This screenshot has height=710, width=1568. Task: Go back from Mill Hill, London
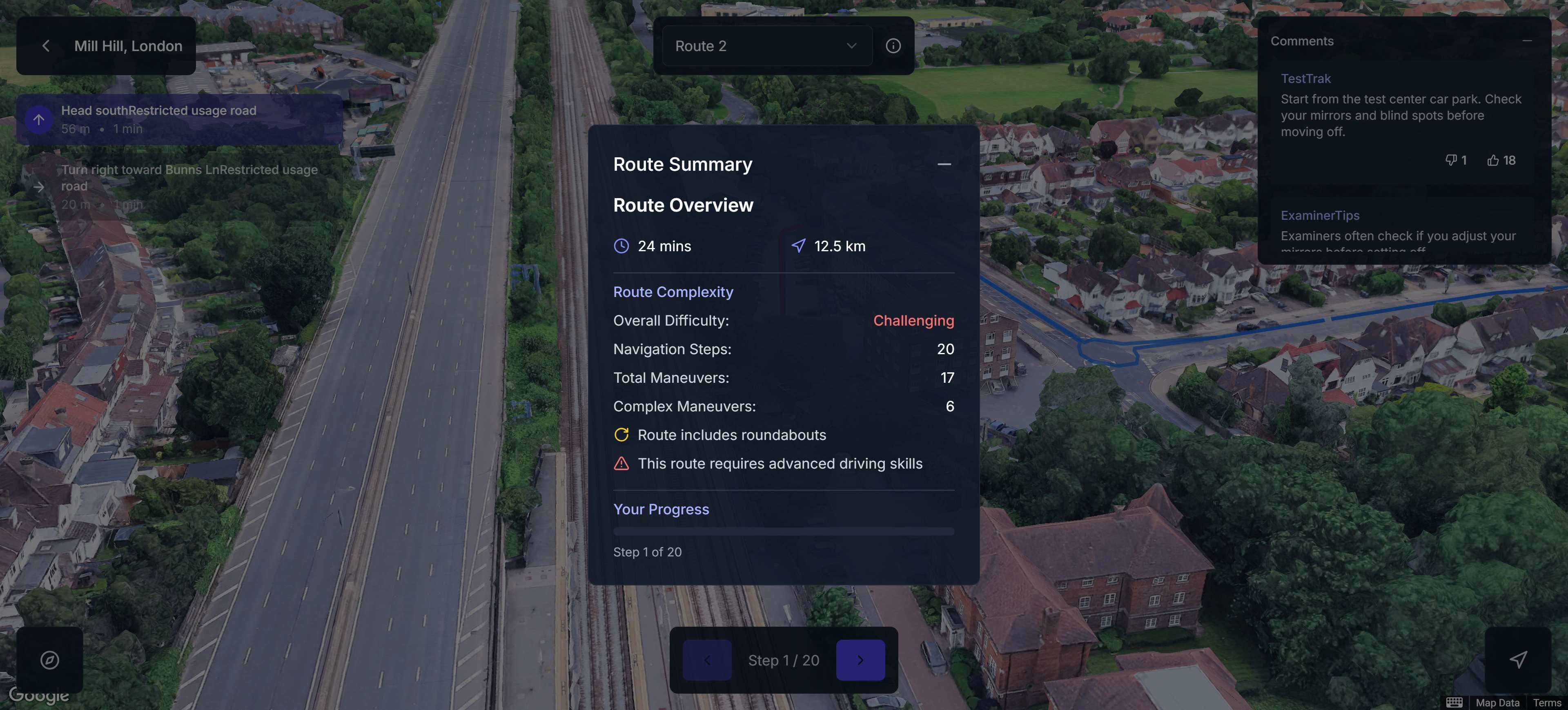click(46, 46)
